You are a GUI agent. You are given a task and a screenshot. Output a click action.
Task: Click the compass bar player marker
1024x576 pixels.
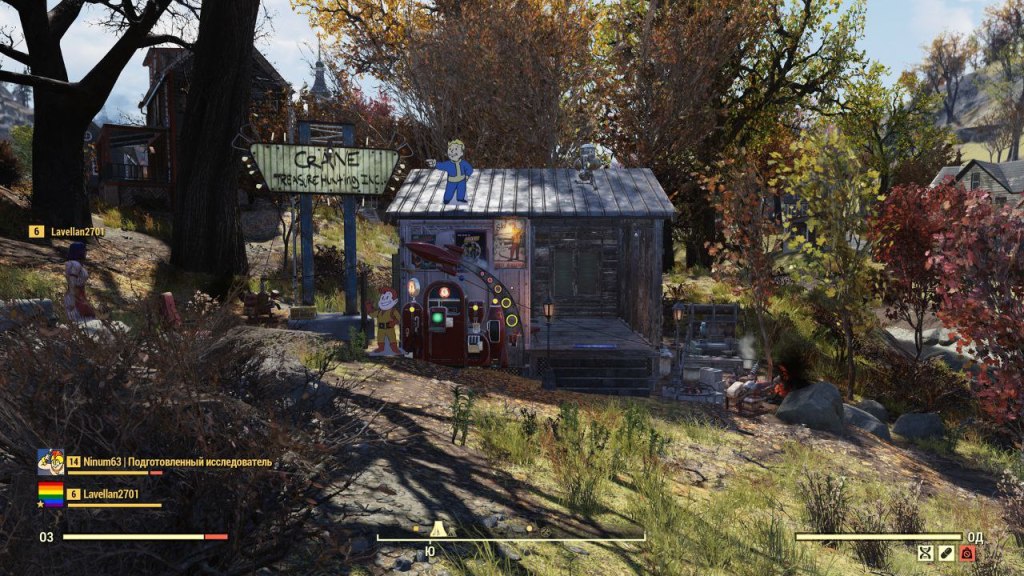click(437, 529)
